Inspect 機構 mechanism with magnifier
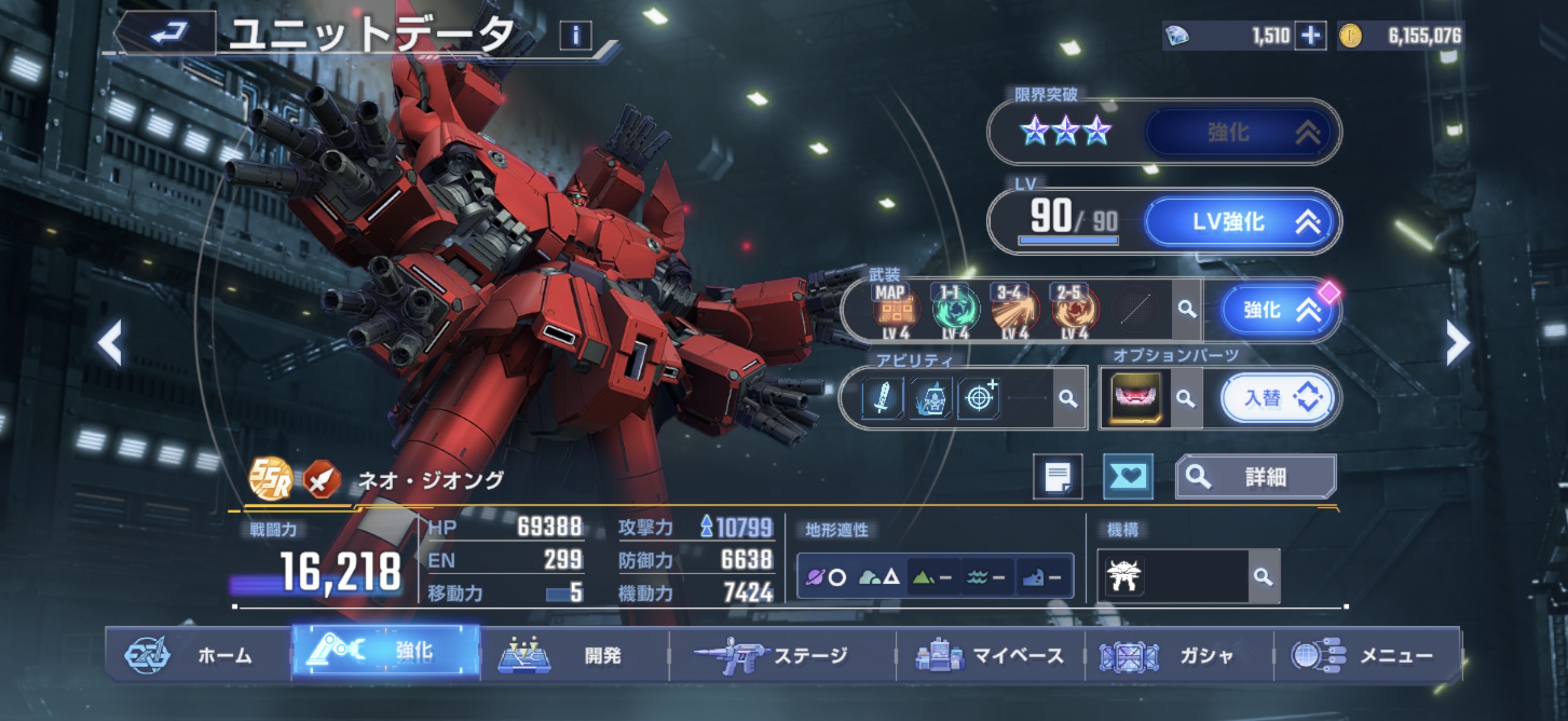Screen dimensions: 1568x721 tap(1263, 577)
